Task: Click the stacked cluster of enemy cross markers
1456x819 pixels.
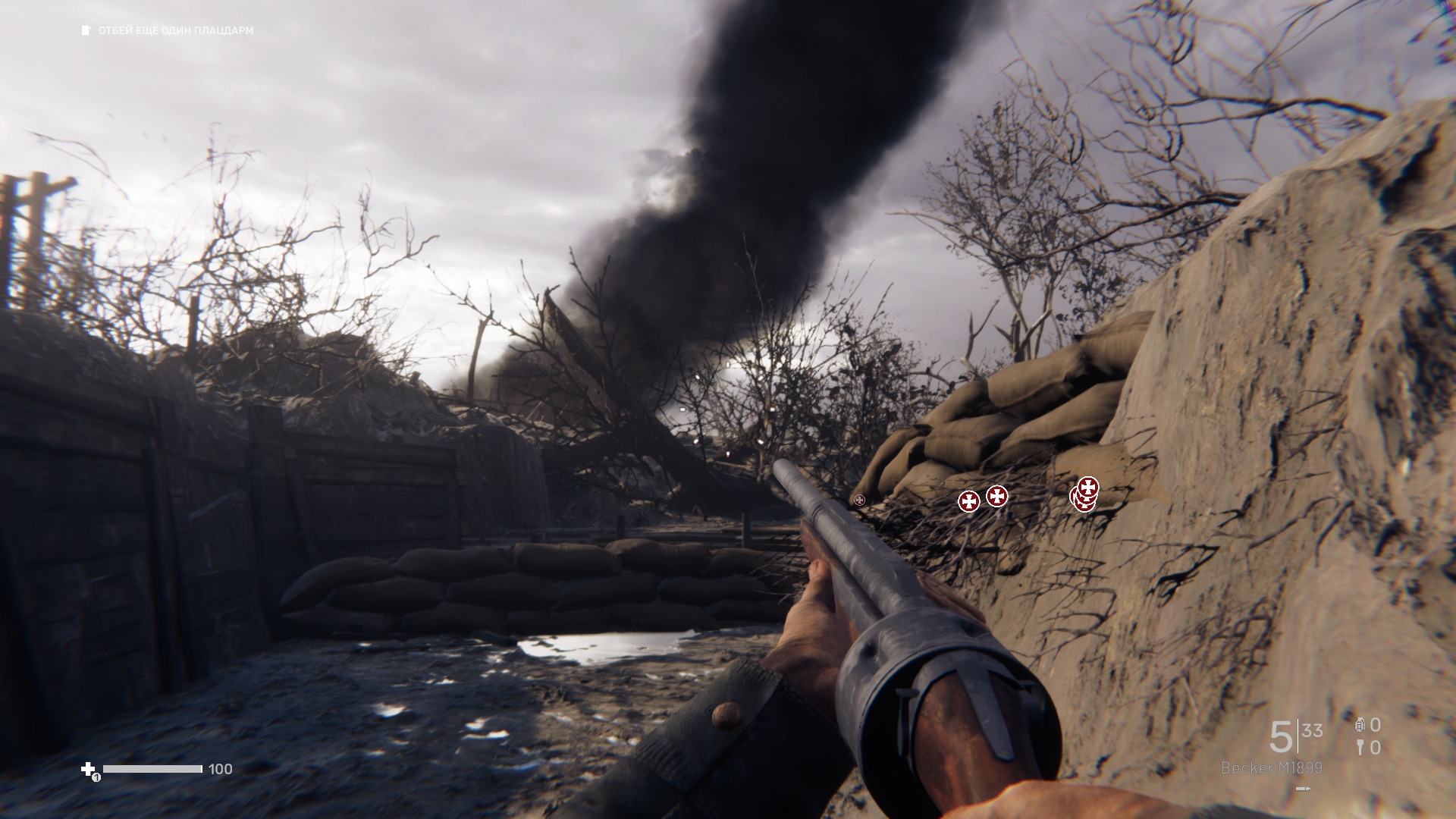Action: coord(1085,494)
